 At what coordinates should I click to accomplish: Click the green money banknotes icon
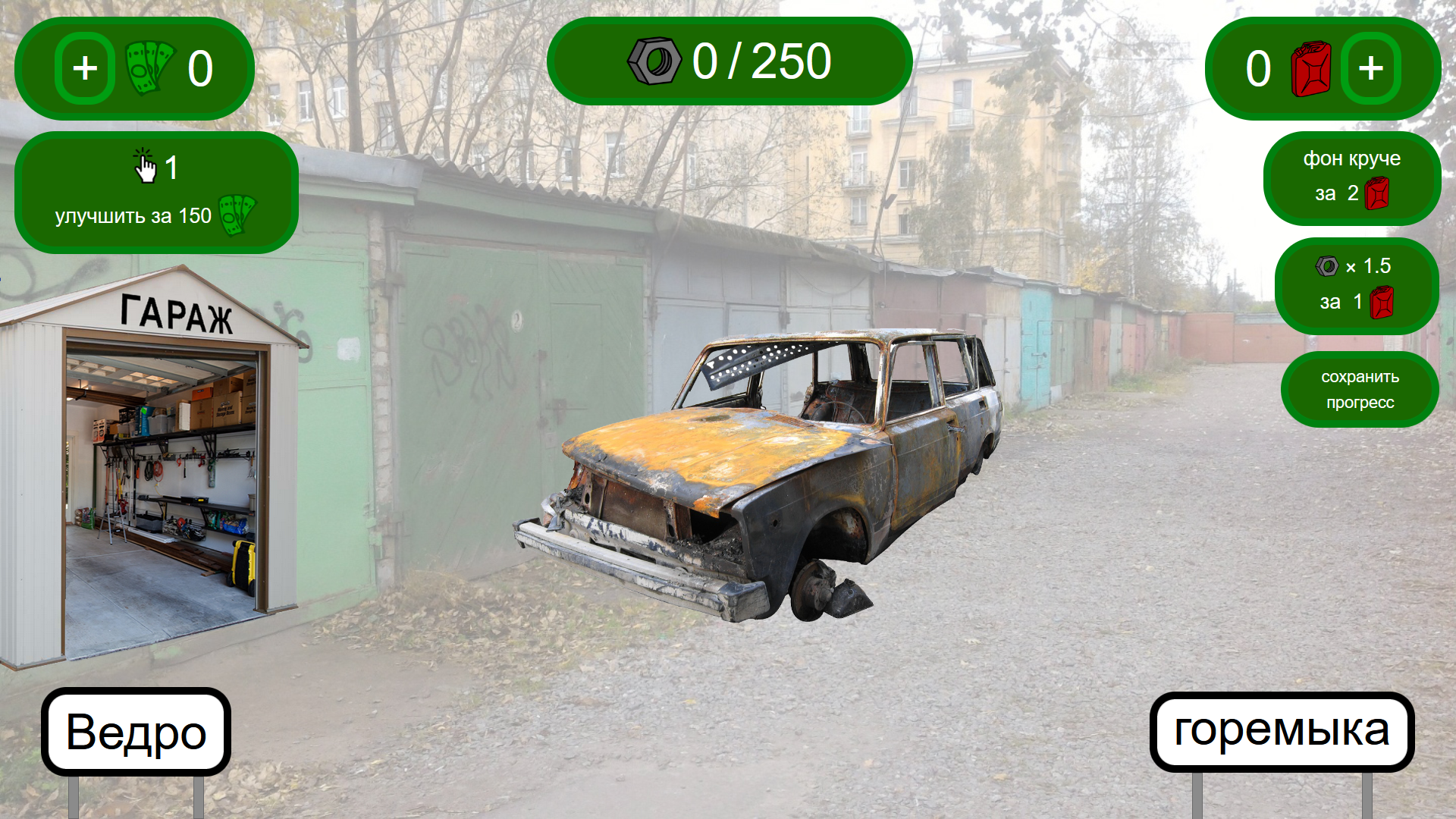(152, 68)
